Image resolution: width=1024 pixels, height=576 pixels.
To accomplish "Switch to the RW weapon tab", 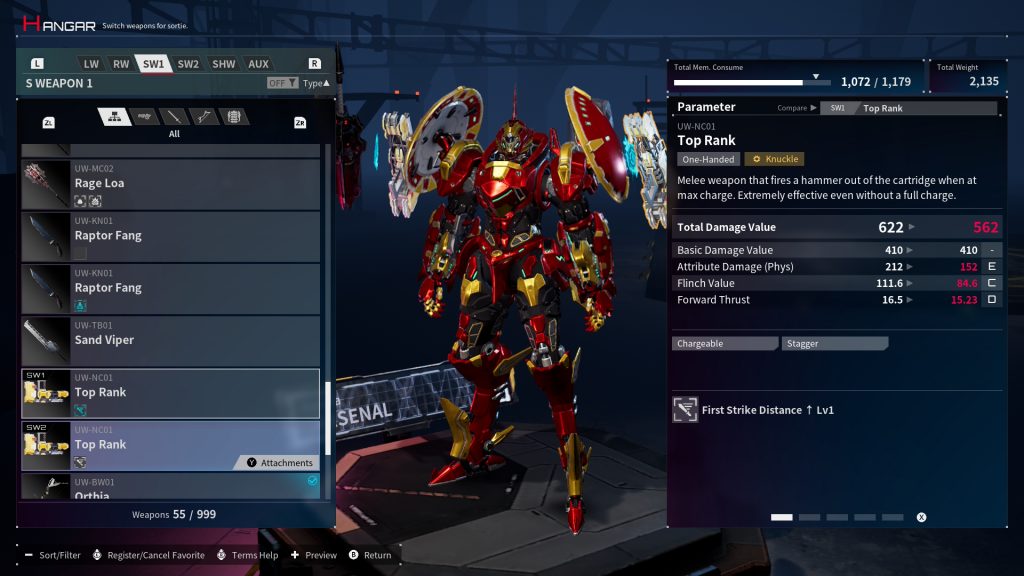I will click(121, 64).
